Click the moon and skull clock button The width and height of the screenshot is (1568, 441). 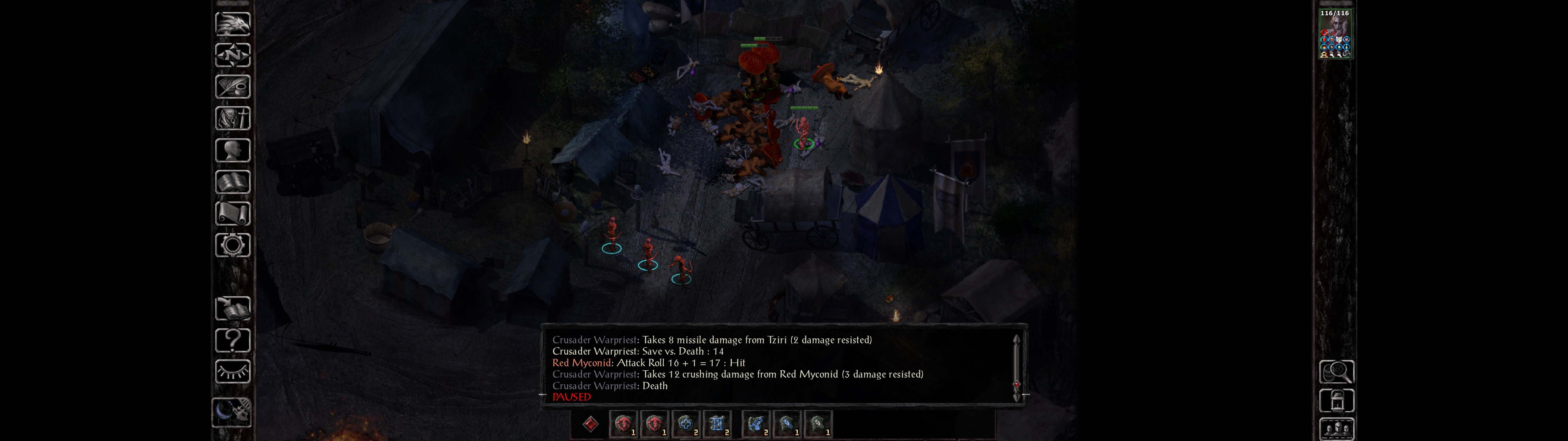pyautogui.click(x=232, y=412)
